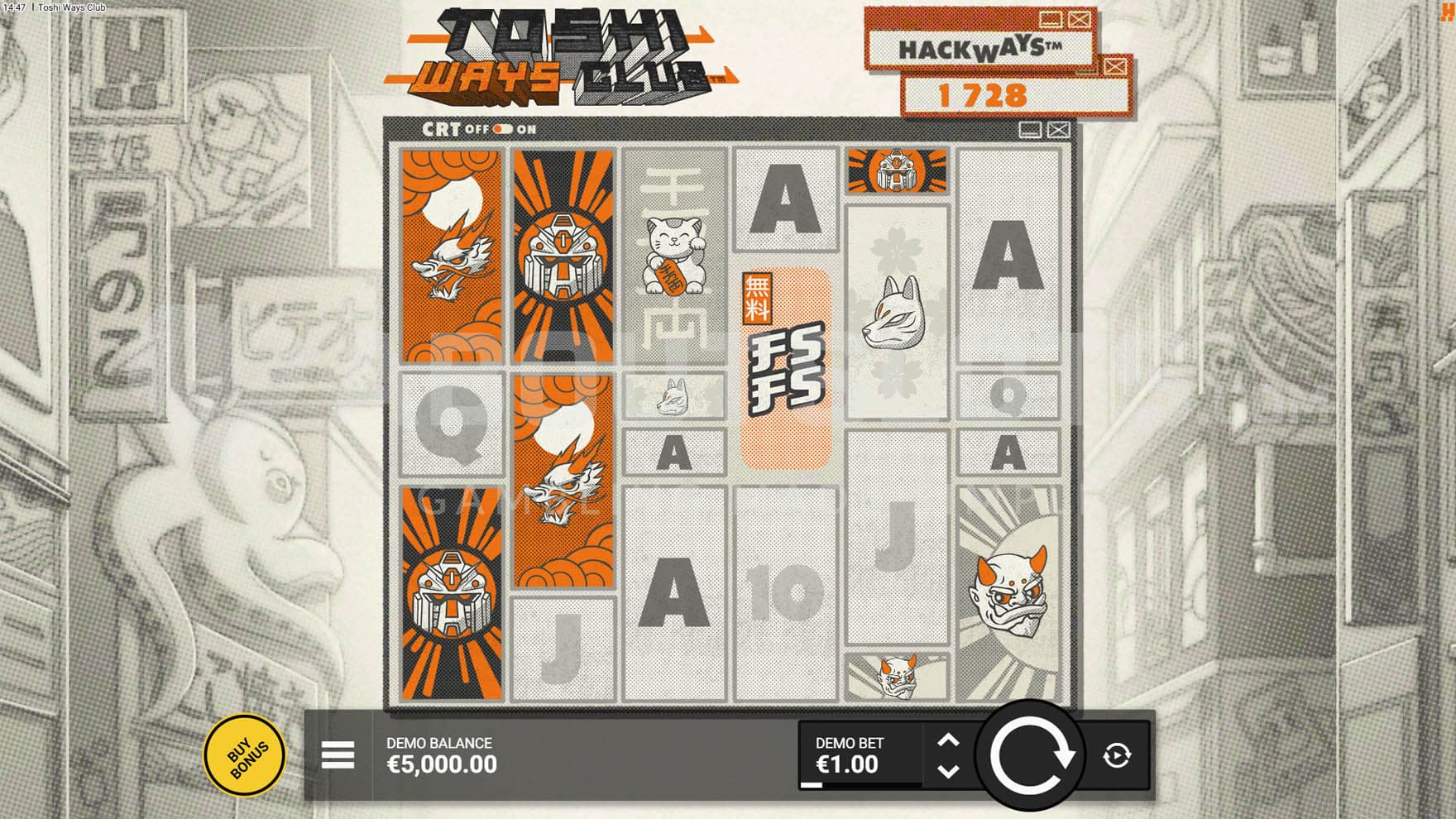The height and width of the screenshot is (819, 1456).
Task: Minimize the Hackways counter window
Action: 1051,20
